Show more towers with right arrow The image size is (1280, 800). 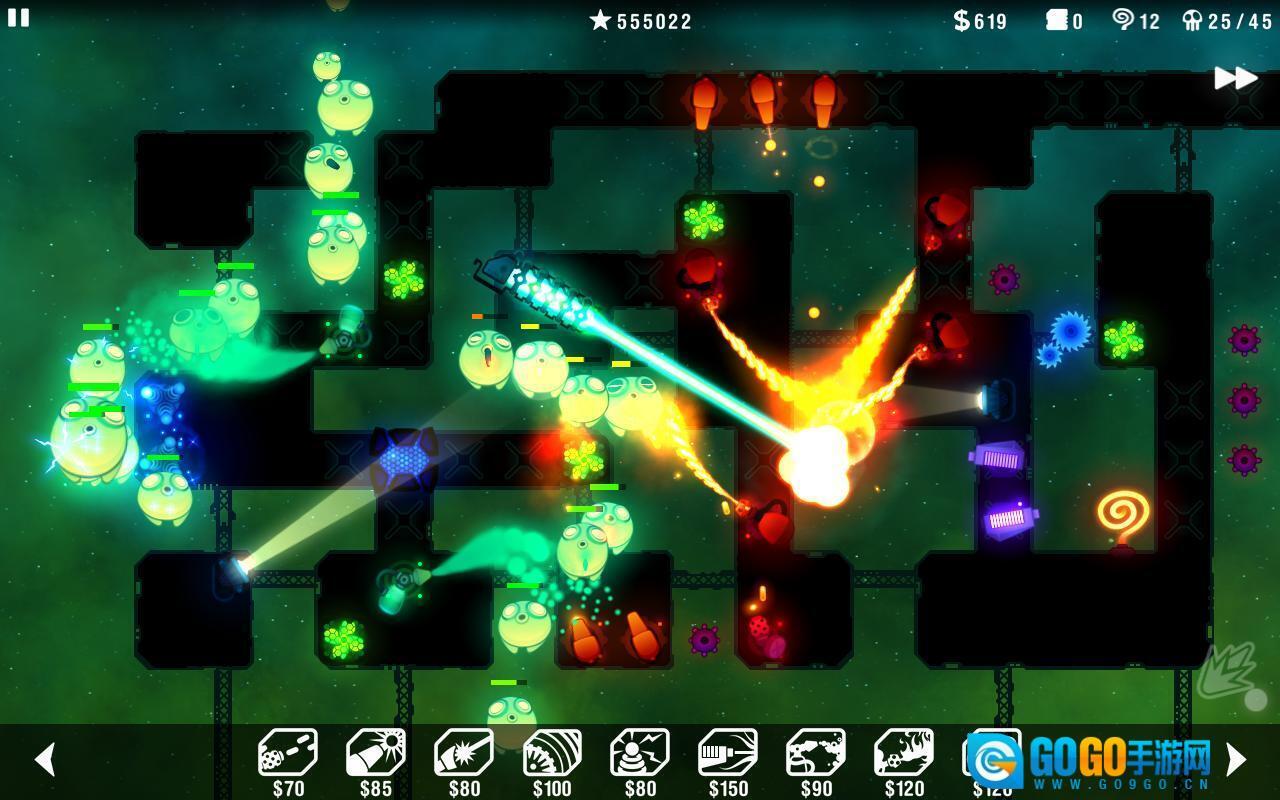[x=1236, y=759]
